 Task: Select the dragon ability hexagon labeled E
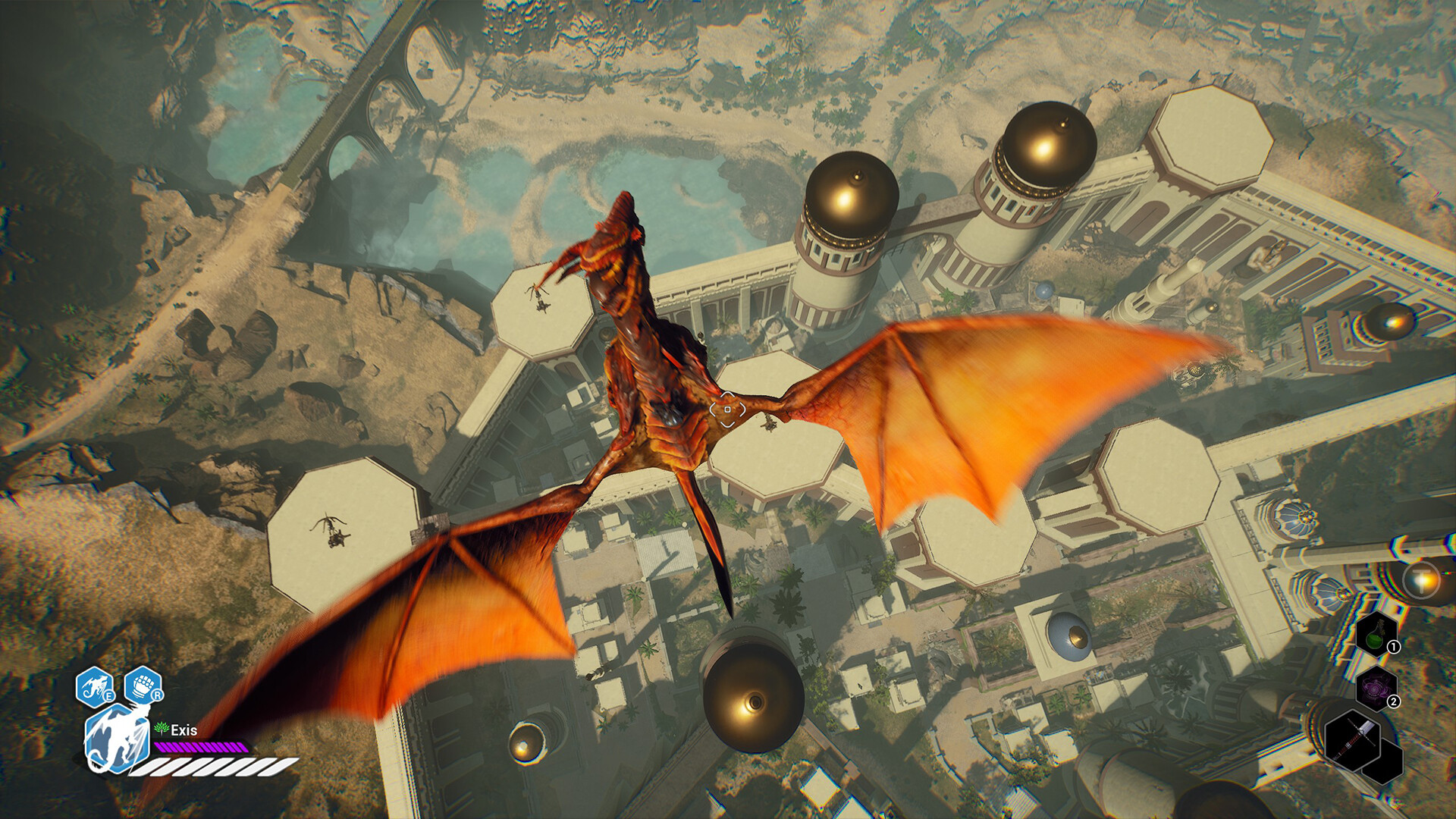(94, 685)
